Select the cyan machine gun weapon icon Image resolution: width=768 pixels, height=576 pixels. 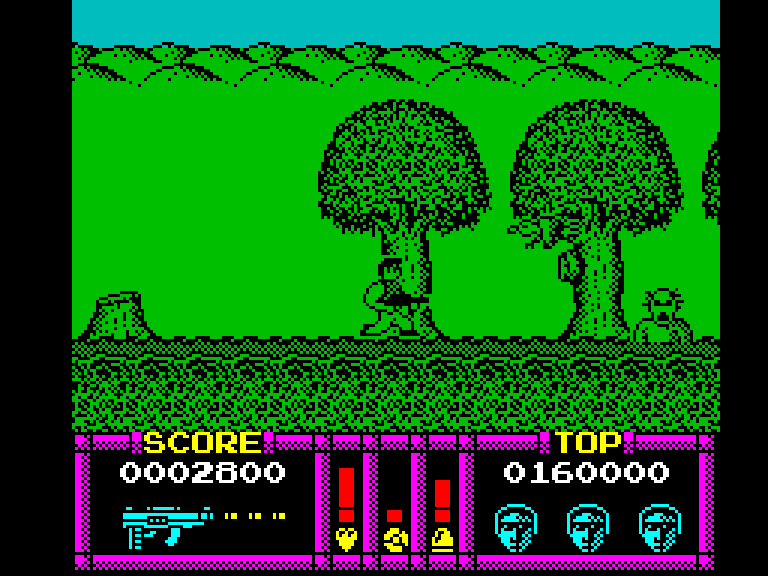click(x=166, y=524)
